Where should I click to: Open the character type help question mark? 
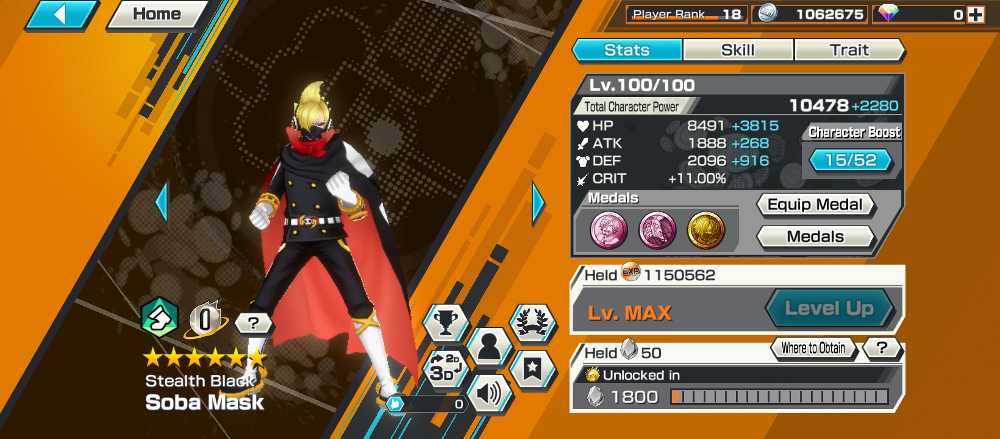(254, 323)
